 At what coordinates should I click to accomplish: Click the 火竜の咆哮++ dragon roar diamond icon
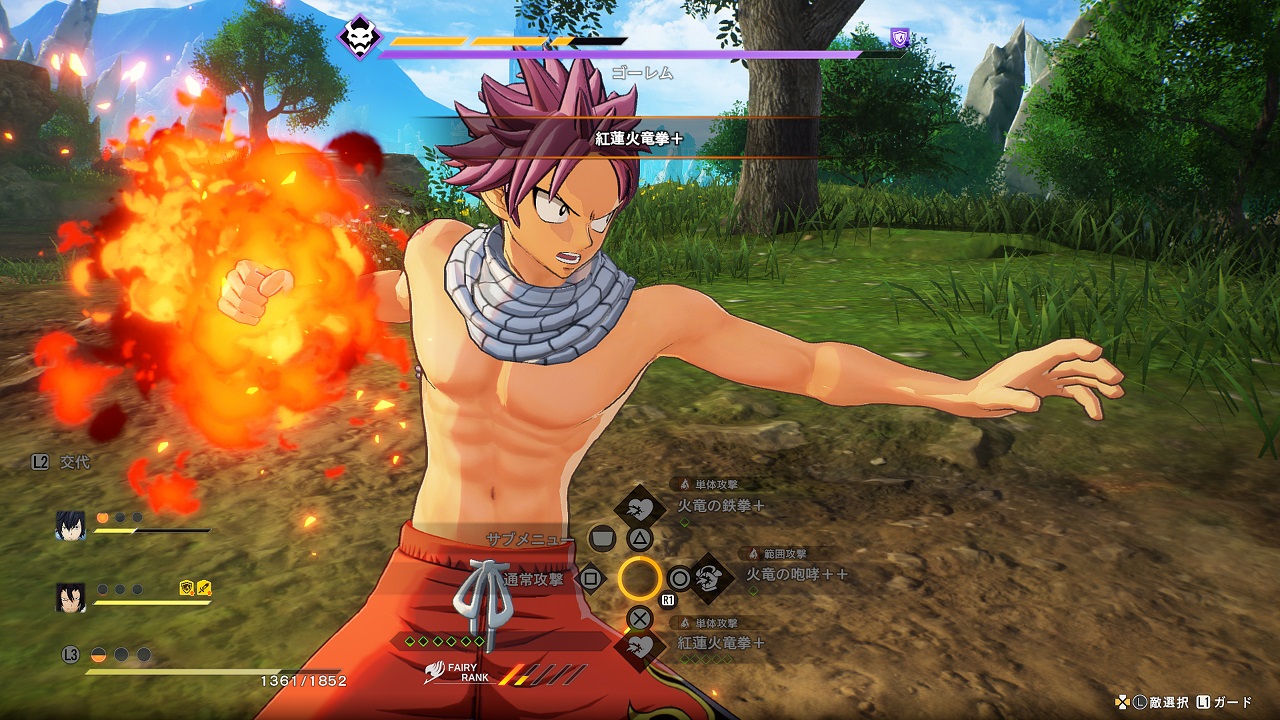pyautogui.click(x=709, y=577)
